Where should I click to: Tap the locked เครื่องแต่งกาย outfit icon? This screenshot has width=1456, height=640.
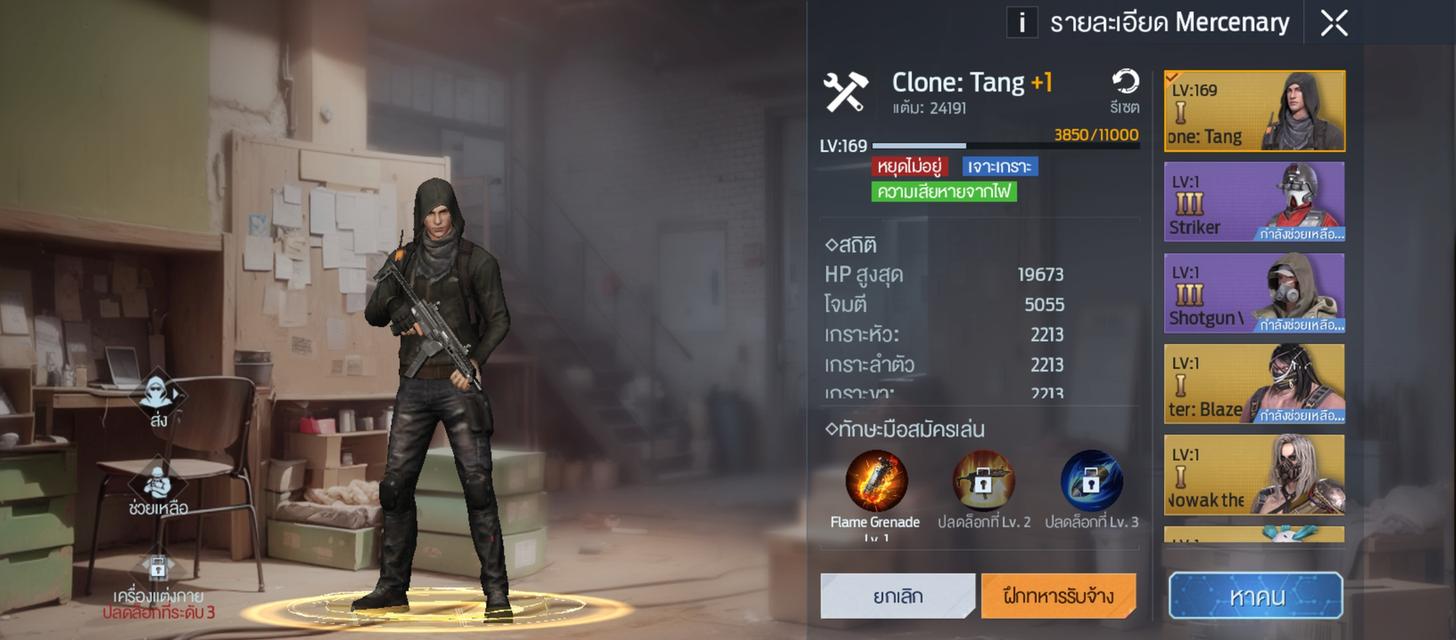pyautogui.click(x=158, y=567)
